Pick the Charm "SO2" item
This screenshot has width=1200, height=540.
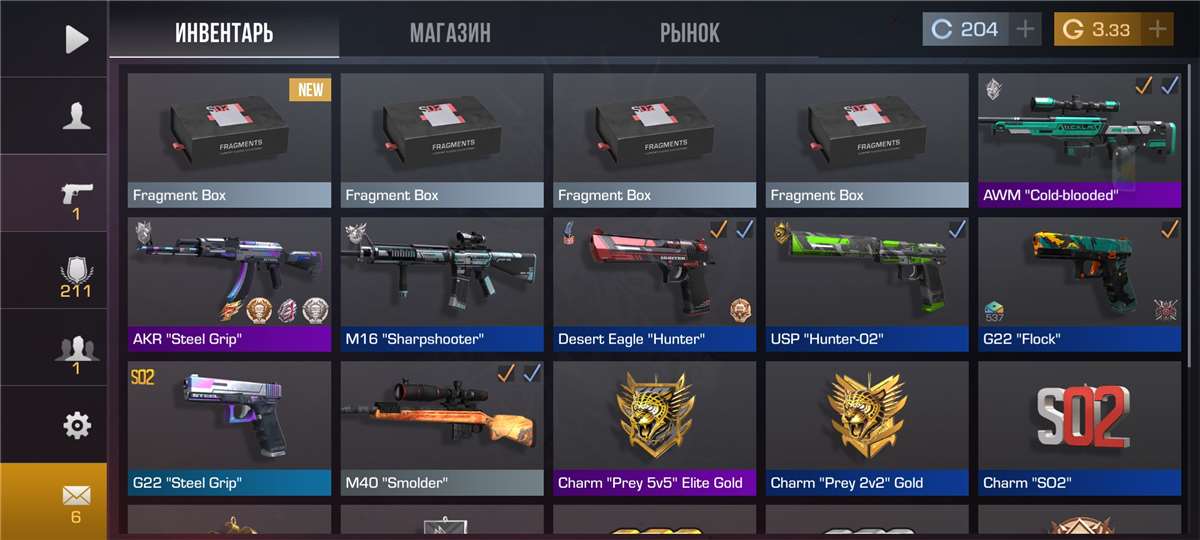point(1079,427)
